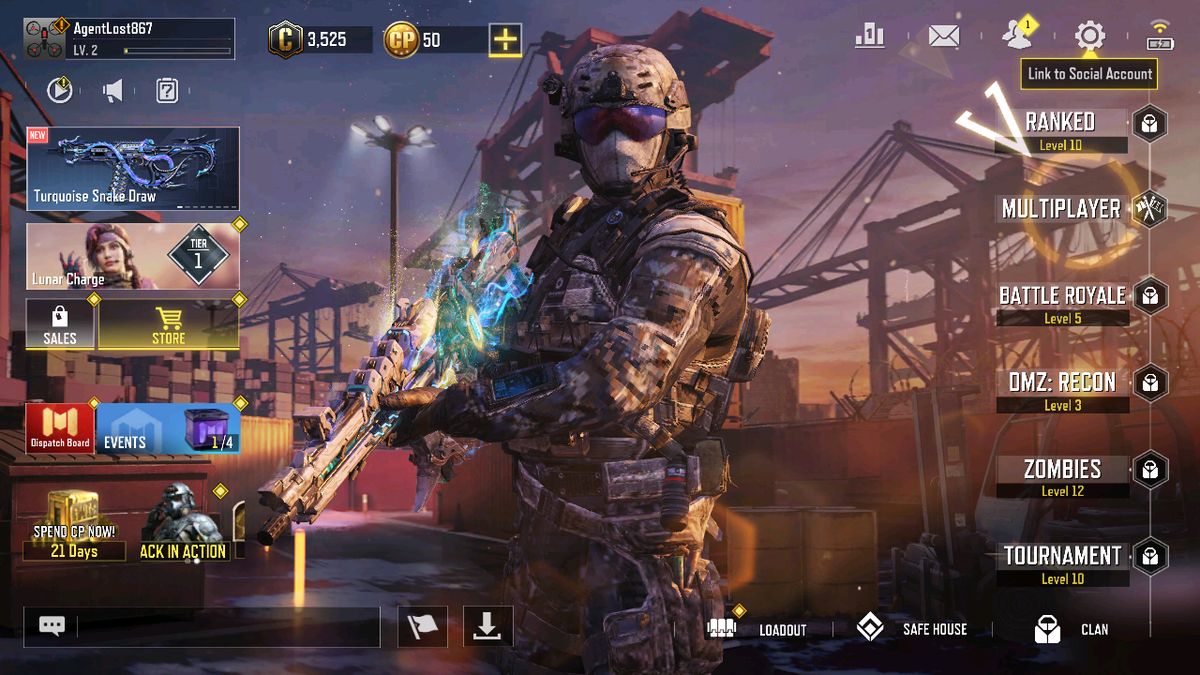Show the leaderboard bar chart icon
The width and height of the screenshot is (1200, 675).
[869, 37]
